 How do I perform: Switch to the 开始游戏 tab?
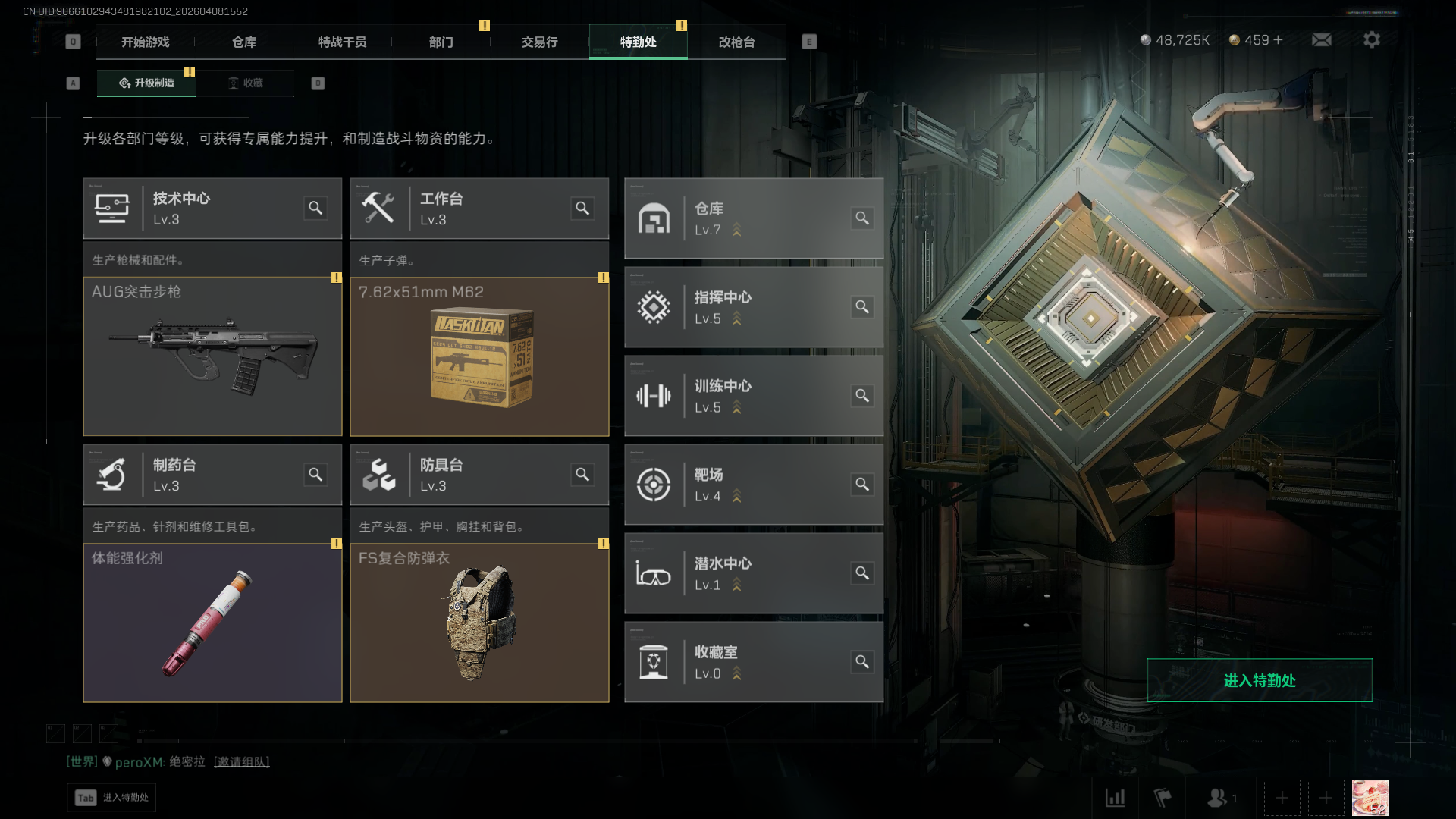[x=145, y=42]
